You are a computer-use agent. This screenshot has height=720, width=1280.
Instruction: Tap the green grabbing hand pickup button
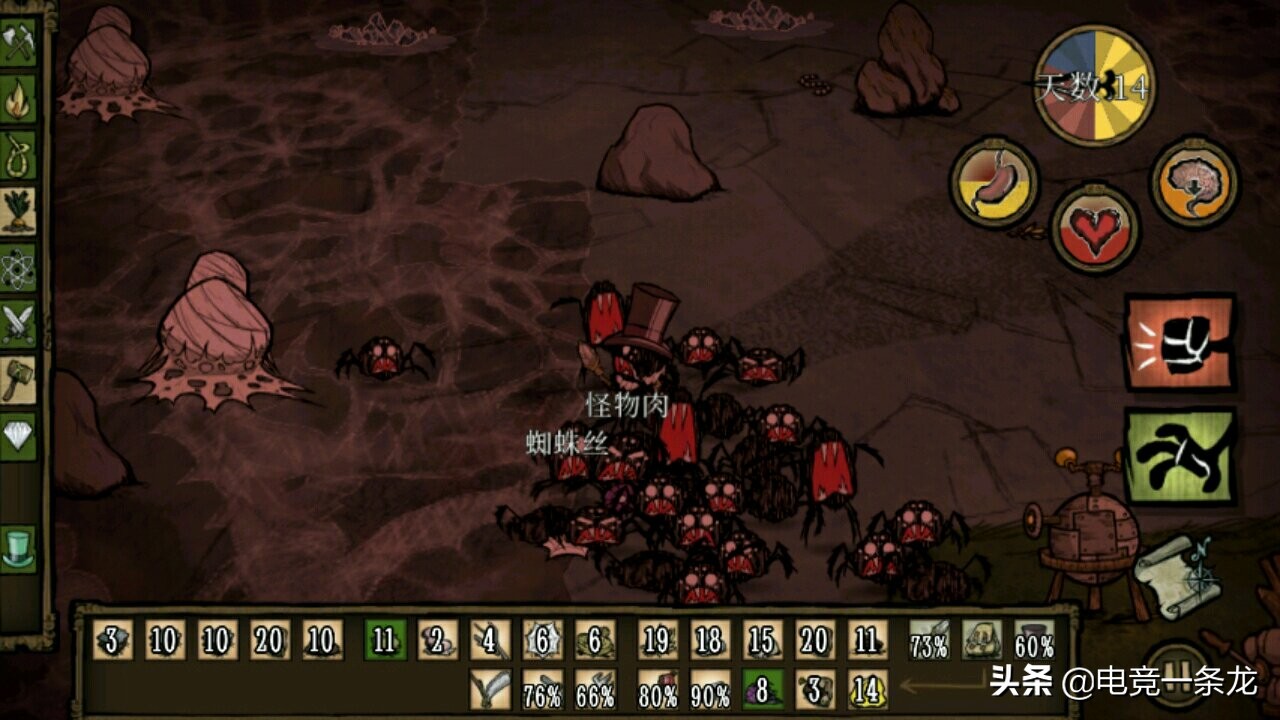click(1180, 455)
